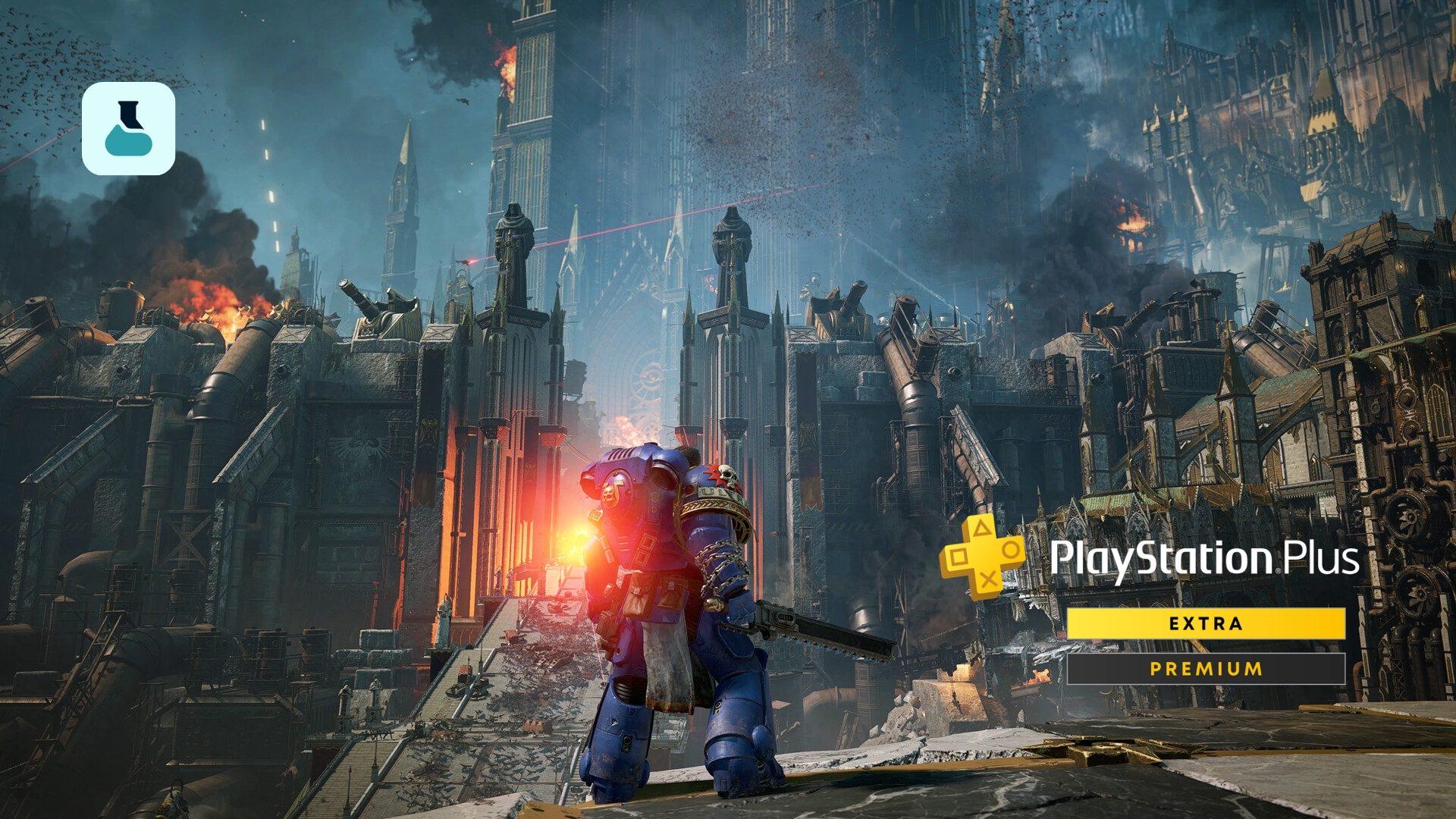
Task: Select the yellow EXTRA tier badge
Action: (1206, 624)
